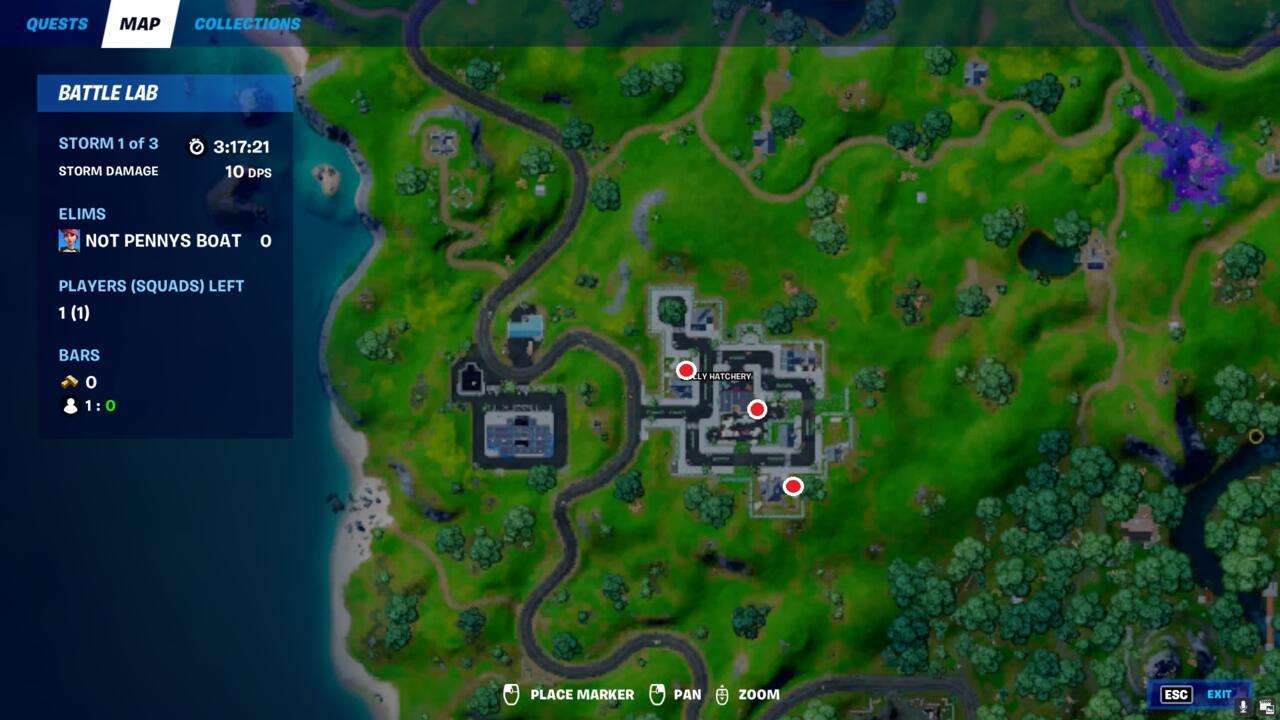Click the Place Marker mouse icon
Image resolution: width=1280 pixels, height=720 pixels.
click(514, 693)
